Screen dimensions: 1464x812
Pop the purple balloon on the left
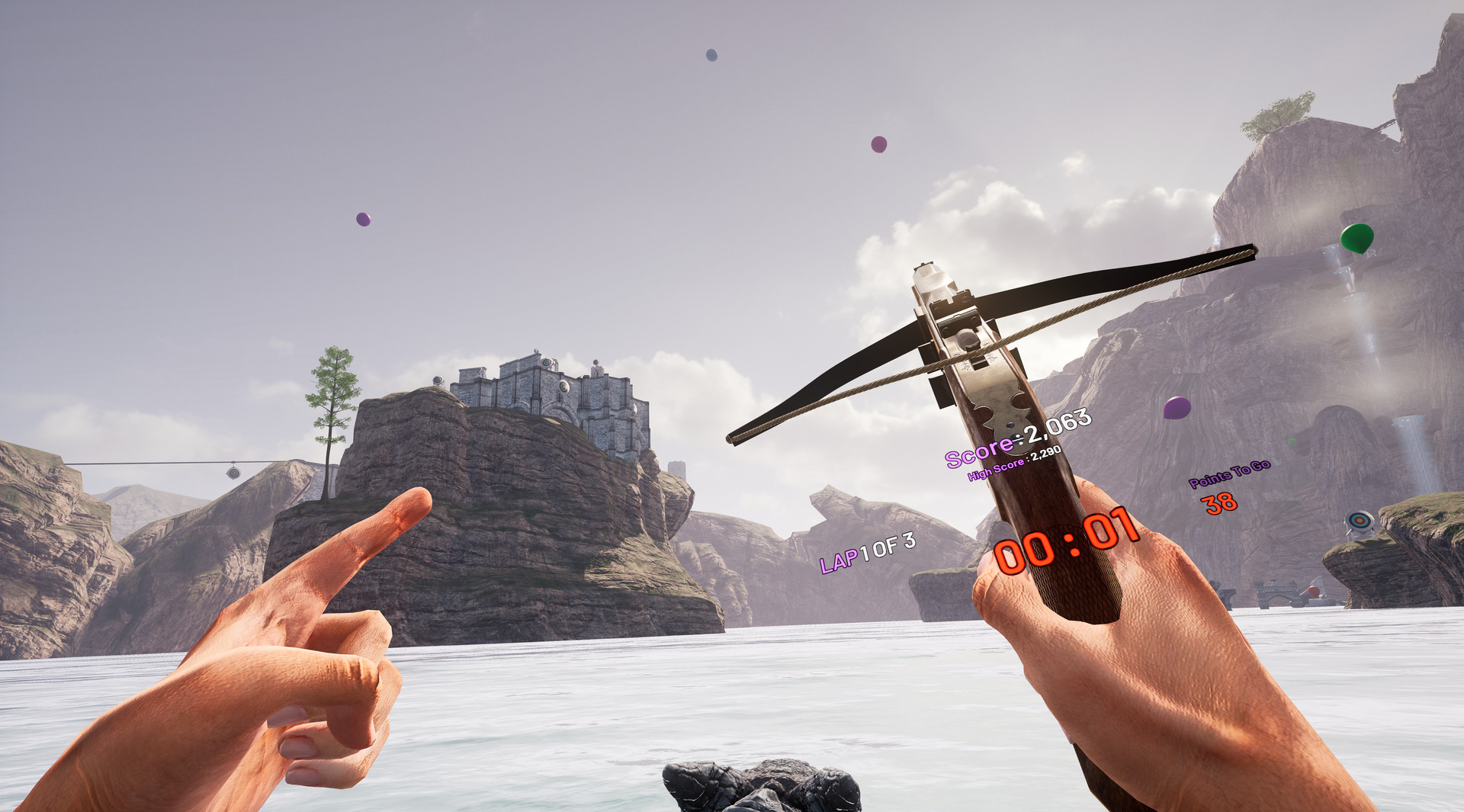362,219
